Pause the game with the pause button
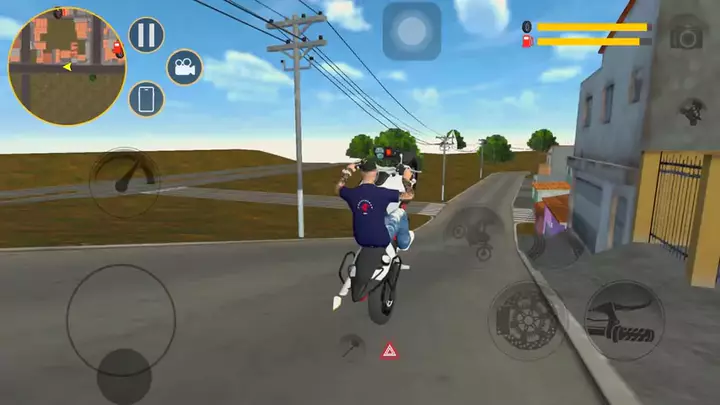Image resolution: width=720 pixels, height=405 pixels. coord(146,35)
